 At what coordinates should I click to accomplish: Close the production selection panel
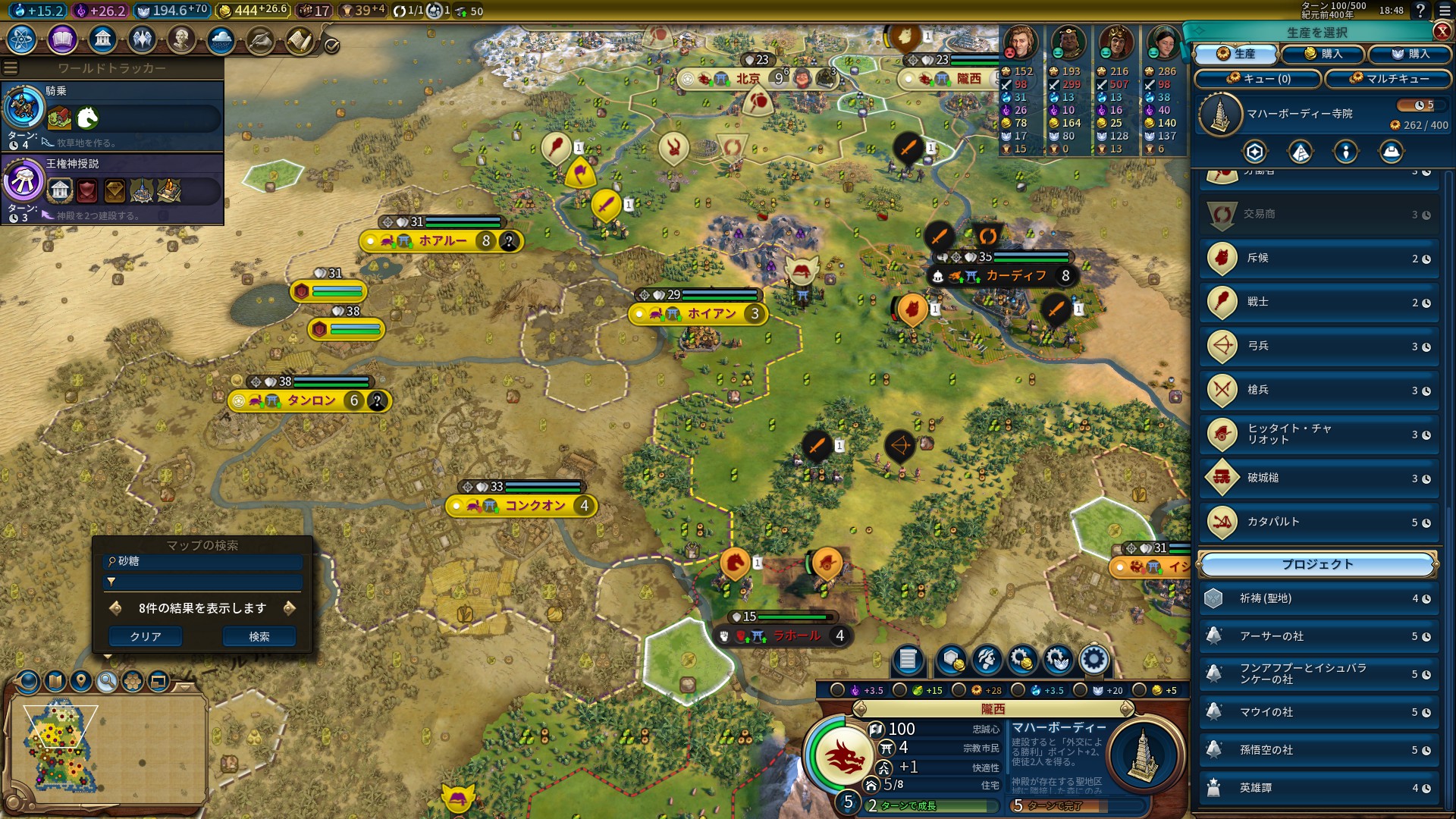(x=1442, y=31)
